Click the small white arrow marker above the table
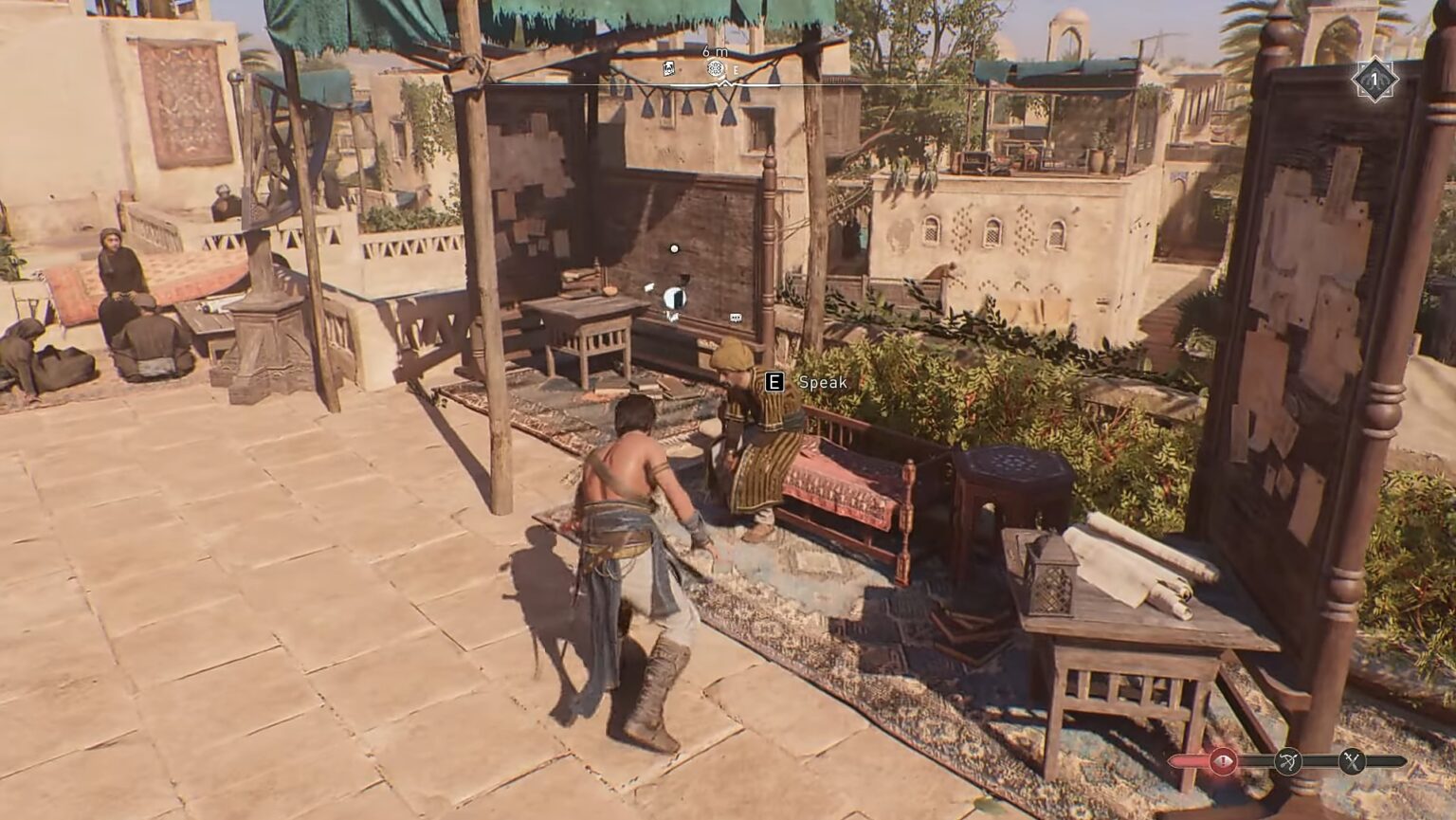 tap(648, 287)
